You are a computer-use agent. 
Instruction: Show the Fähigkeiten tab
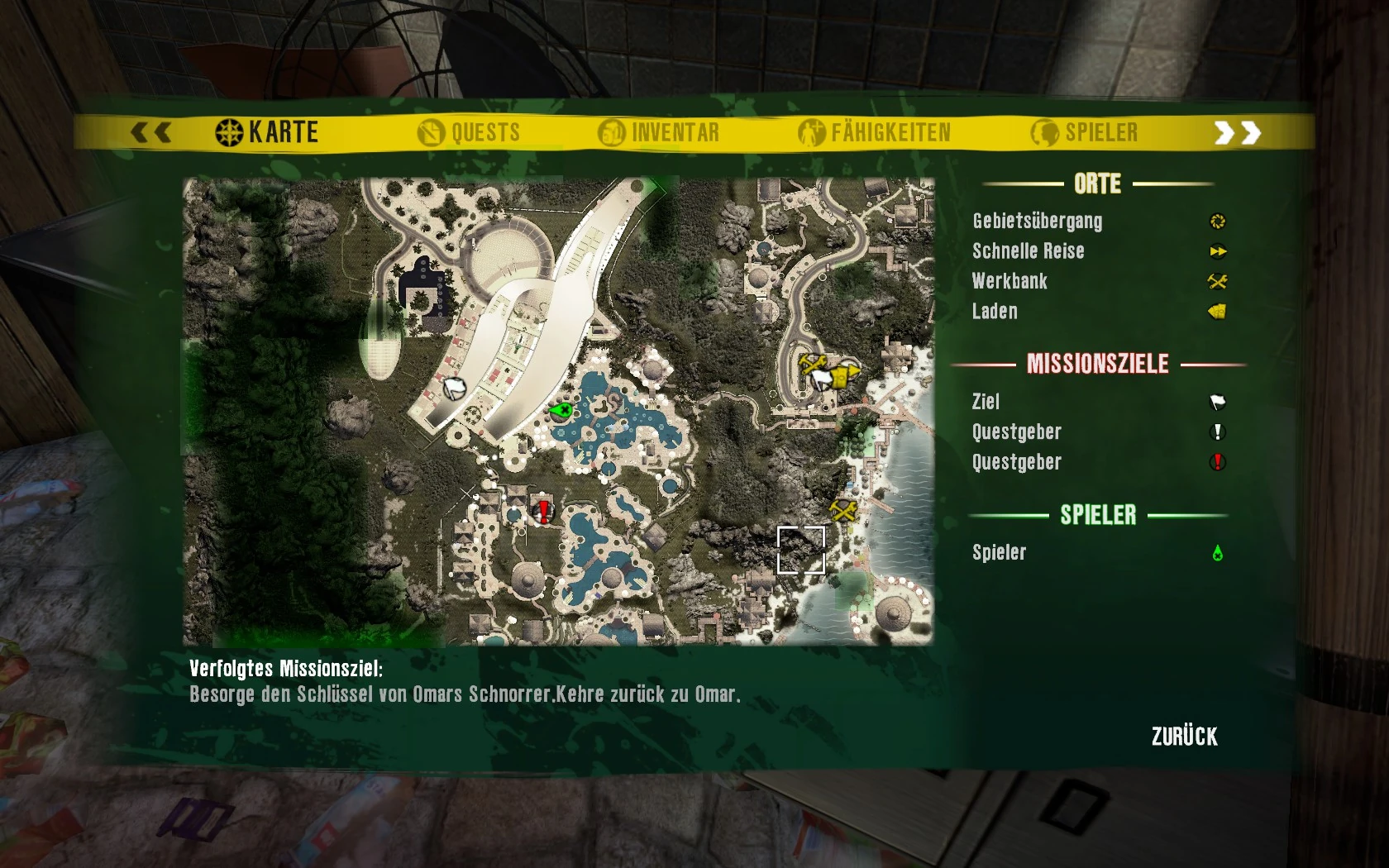point(875,132)
